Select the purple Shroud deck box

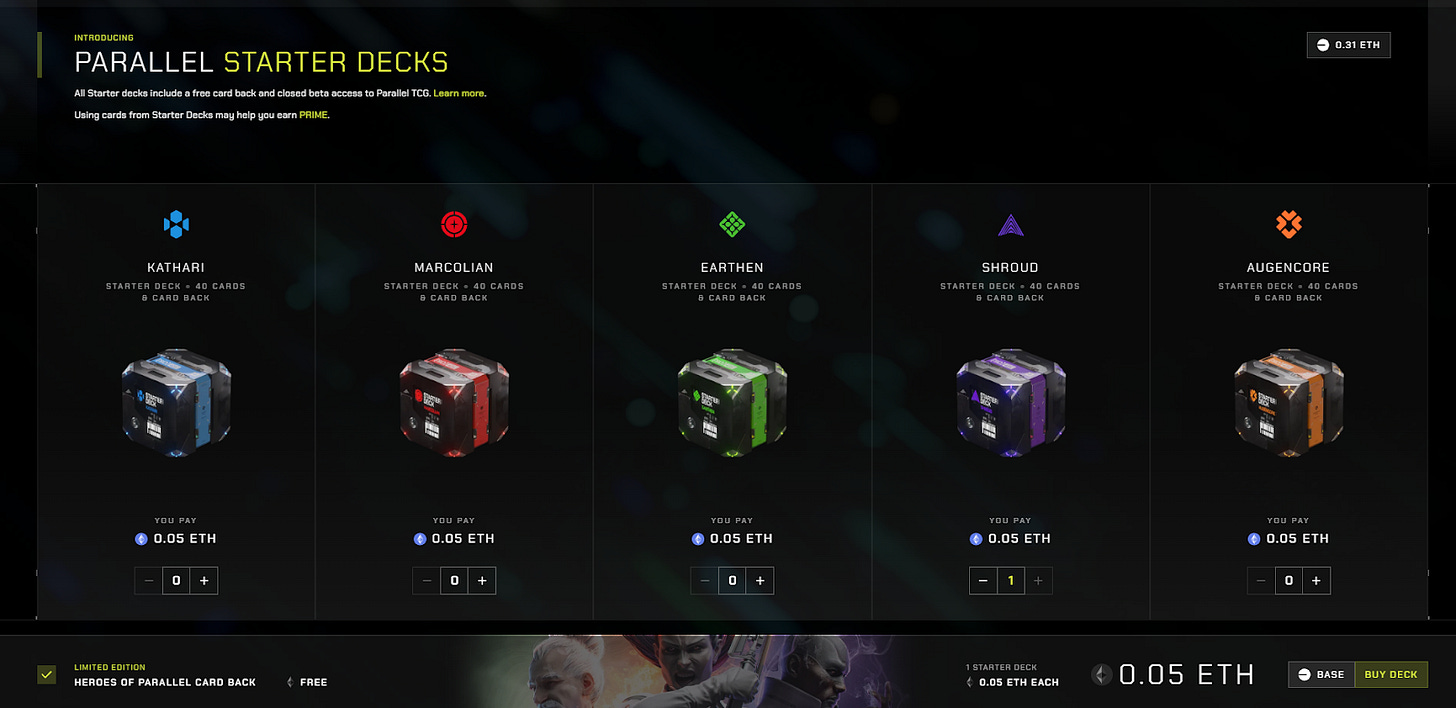1010,402
